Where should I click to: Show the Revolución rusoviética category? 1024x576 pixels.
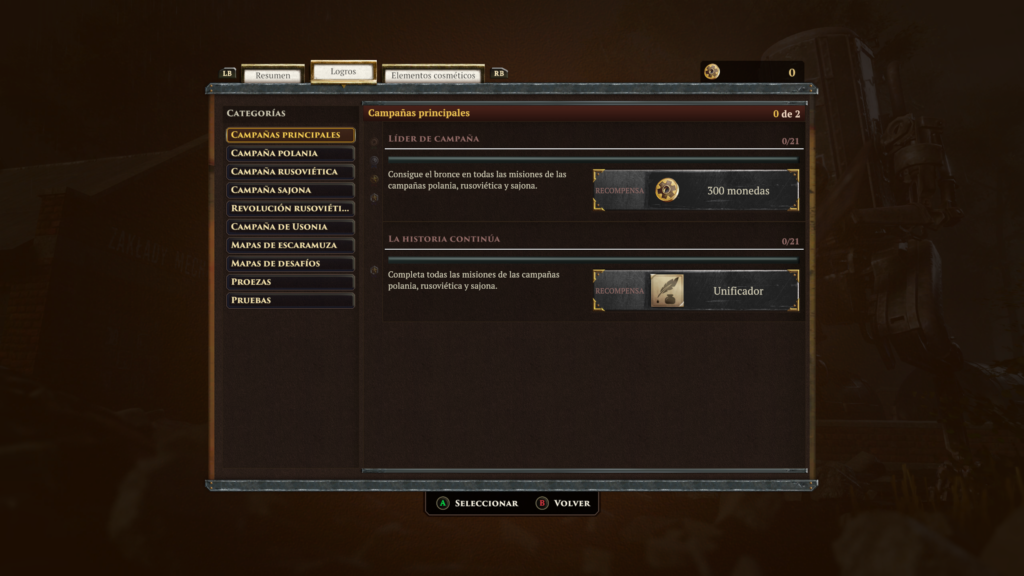(290, 208)
